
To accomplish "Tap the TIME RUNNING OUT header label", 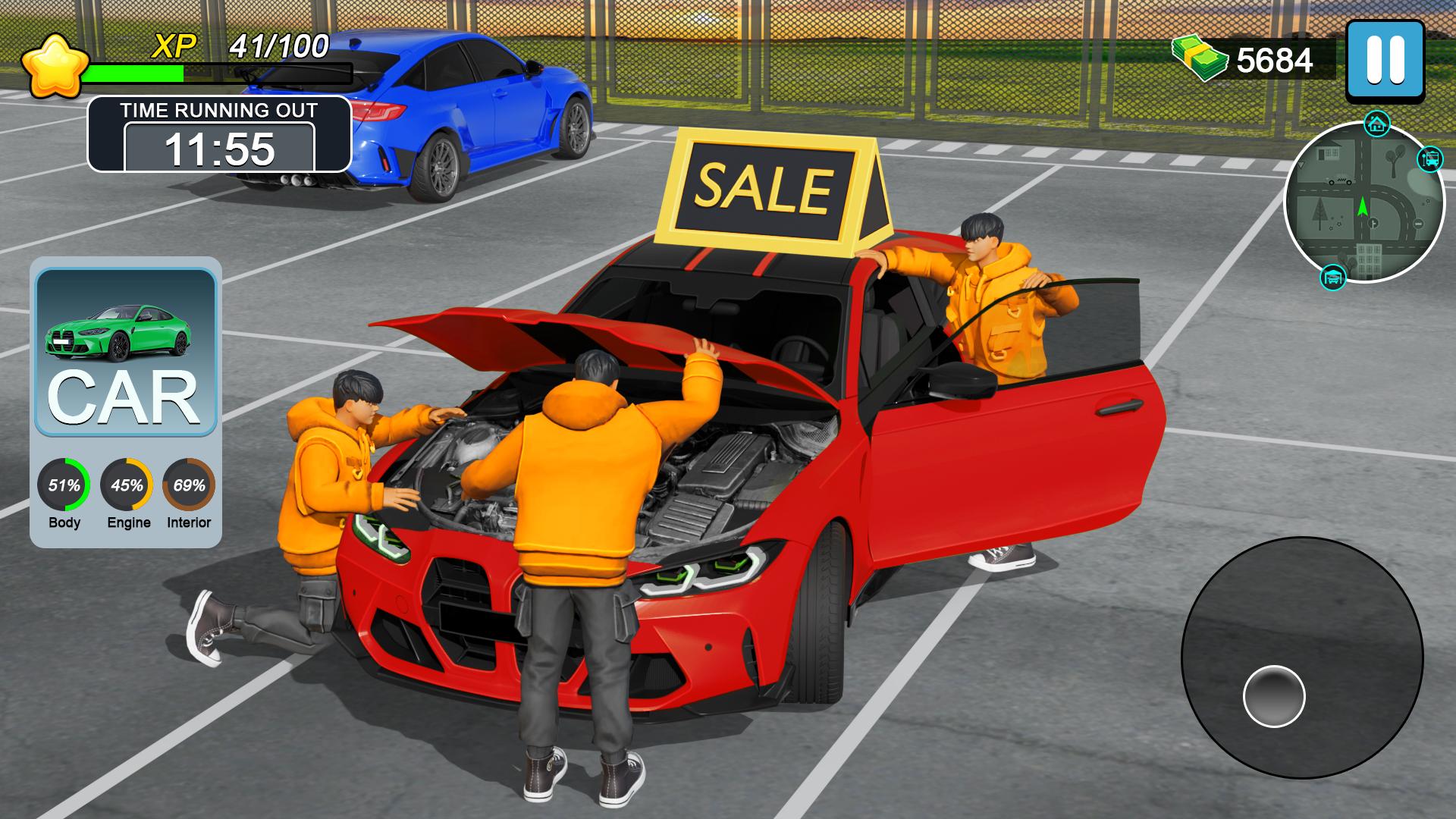I will (220, 109).
